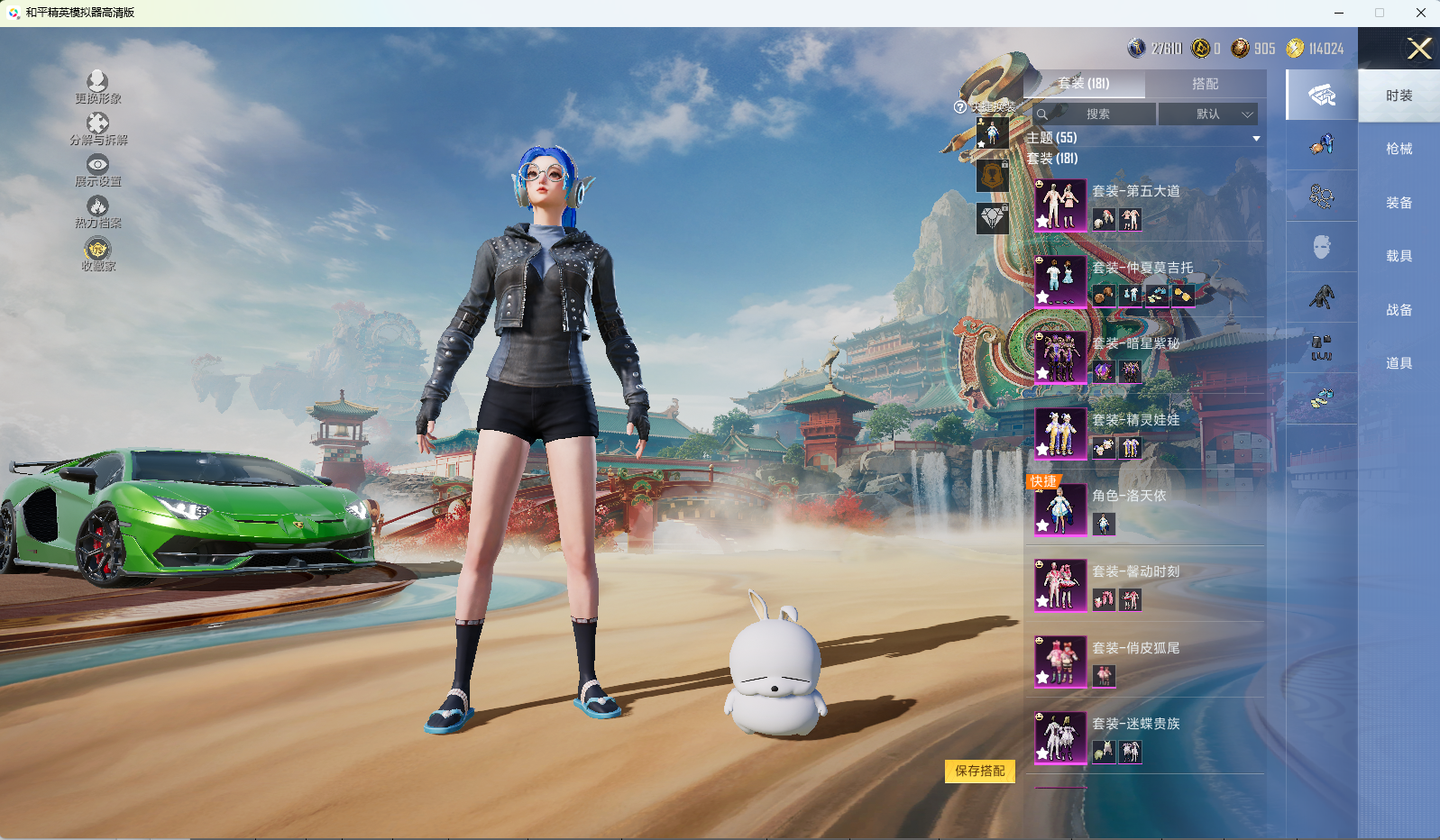Save the outfit with 保存搭配
The height and width of the screenshot is (840, 1440).
(x=979, y=772)
